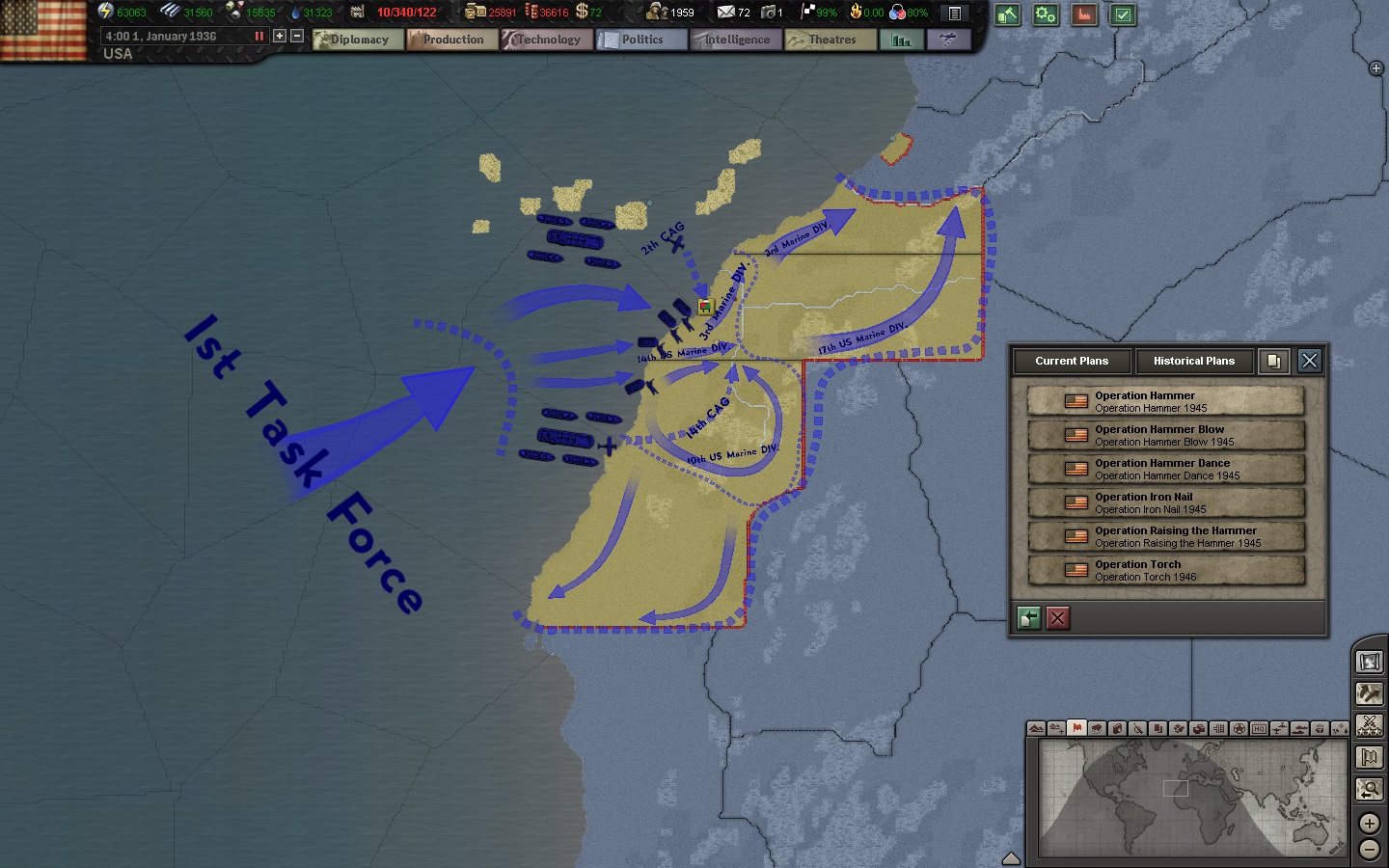This screenshot has width=1389, height=868.
Task: Click the red factory production alert icon
Action: point(1084,15)
